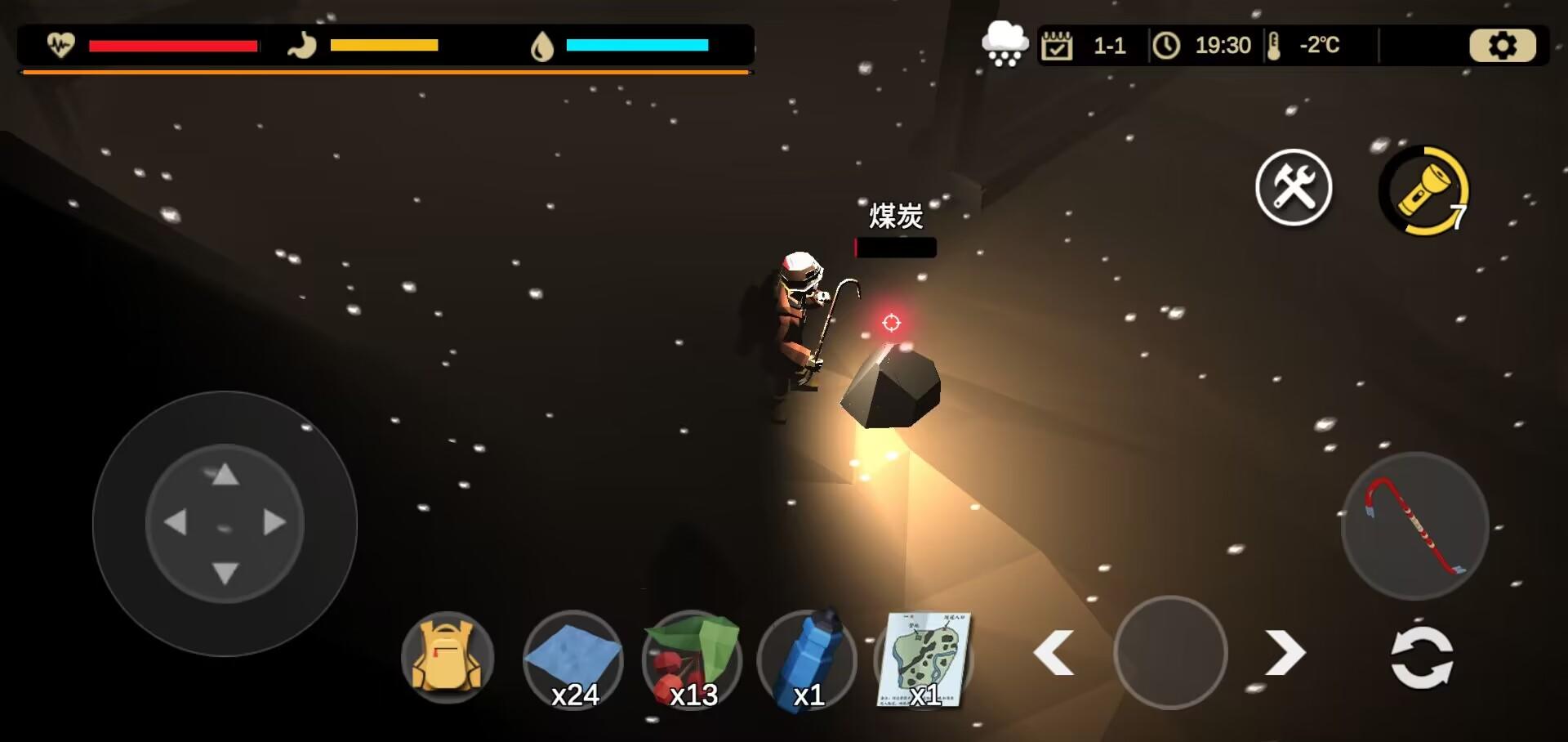
Task: Use the blue water bottle
Action: coord(808,660)
